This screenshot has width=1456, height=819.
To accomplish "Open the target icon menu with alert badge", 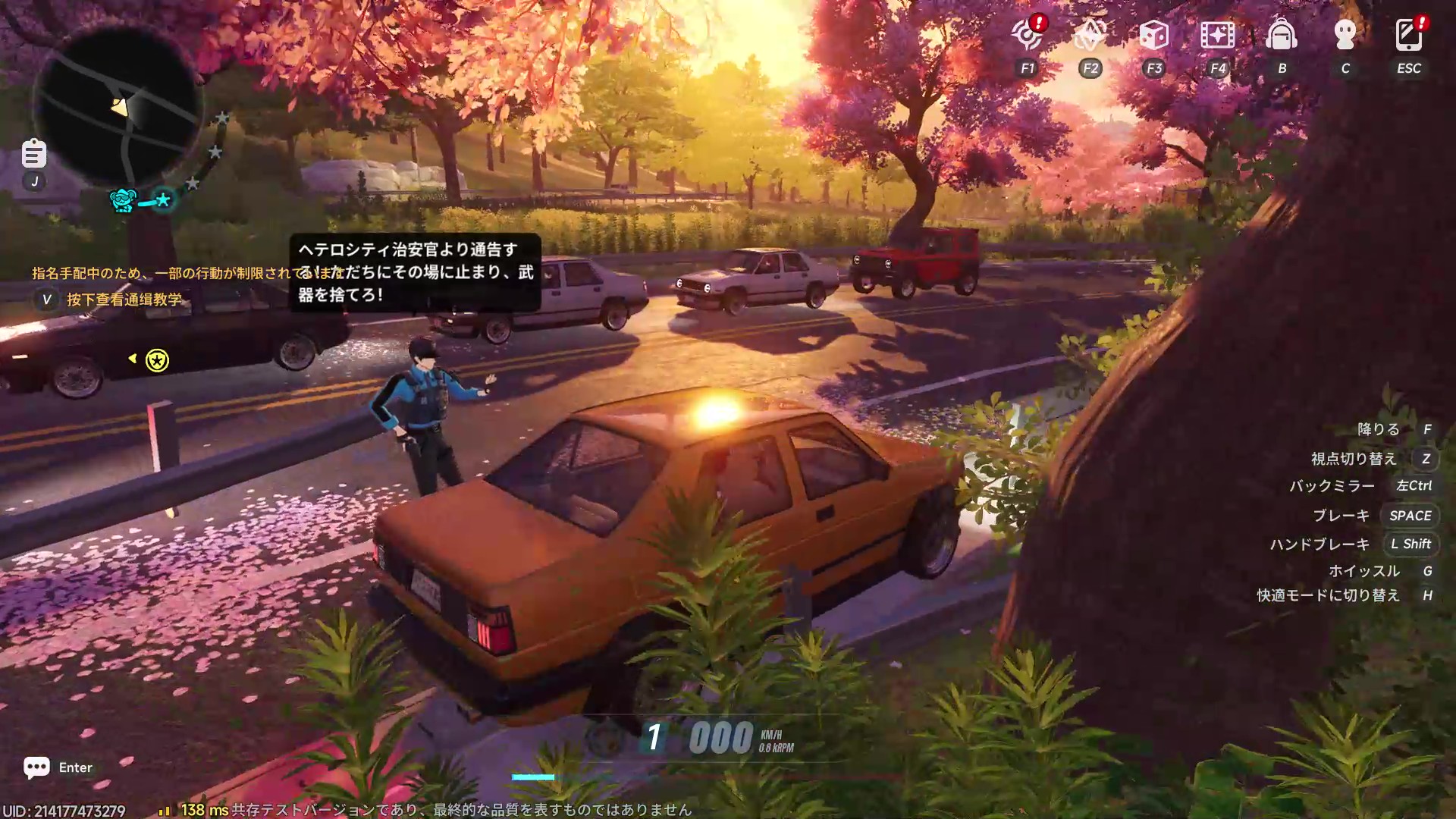I will pos(1028,35).
